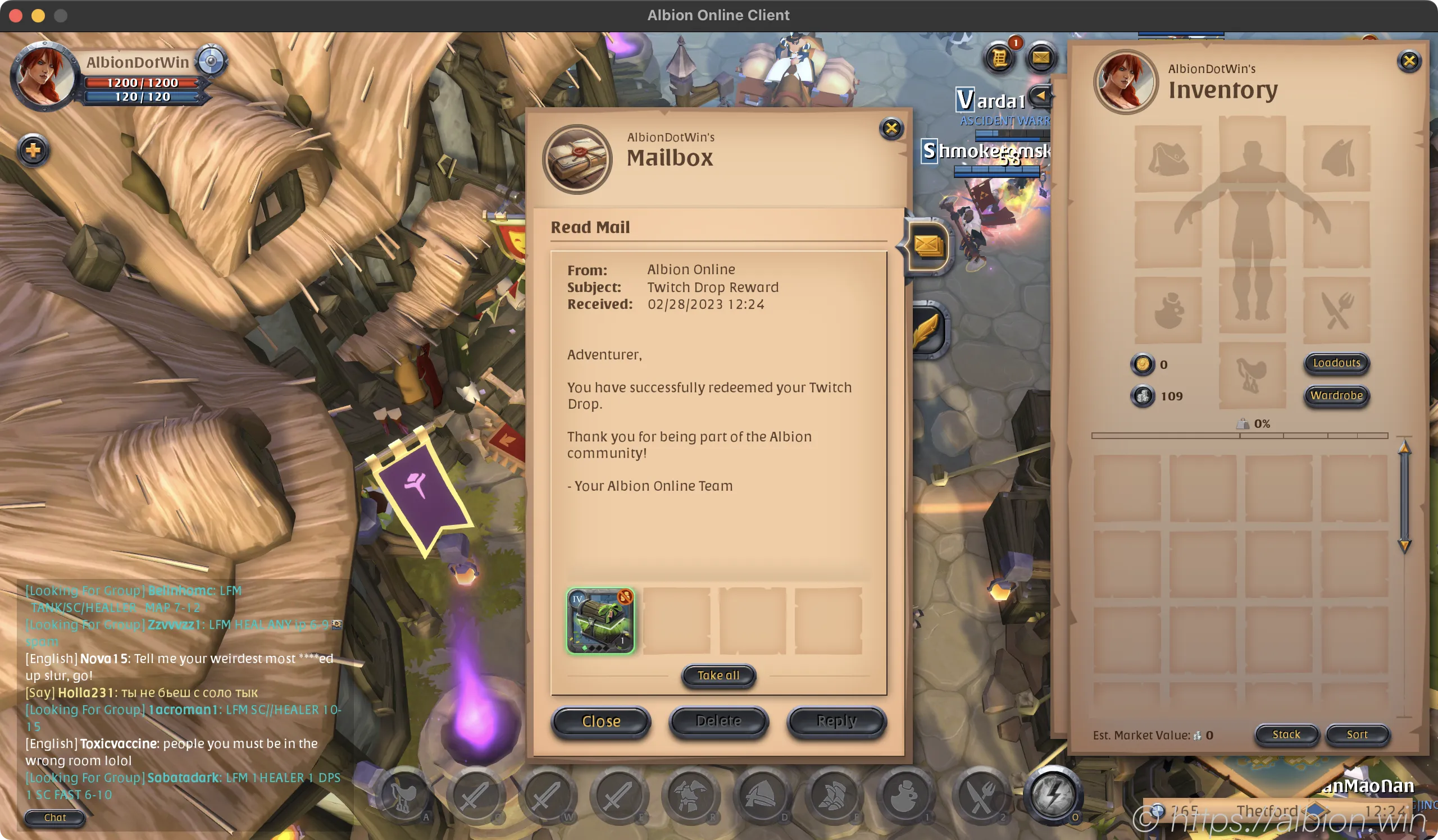Close the Read Mail view
The height and width of the screenshot is (840, 1438).
[601, 722]
